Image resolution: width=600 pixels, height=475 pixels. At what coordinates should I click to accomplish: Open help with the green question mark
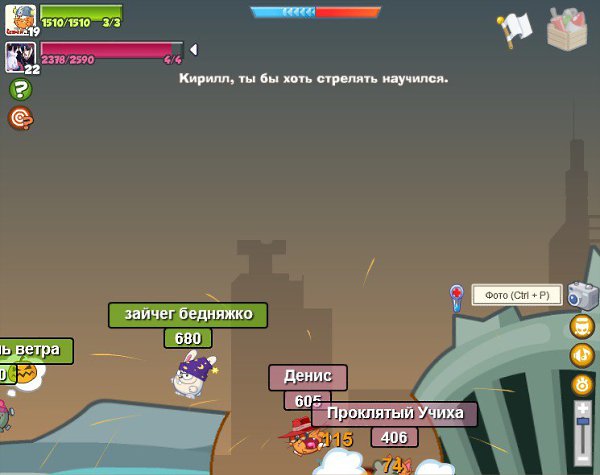point(19,90)
